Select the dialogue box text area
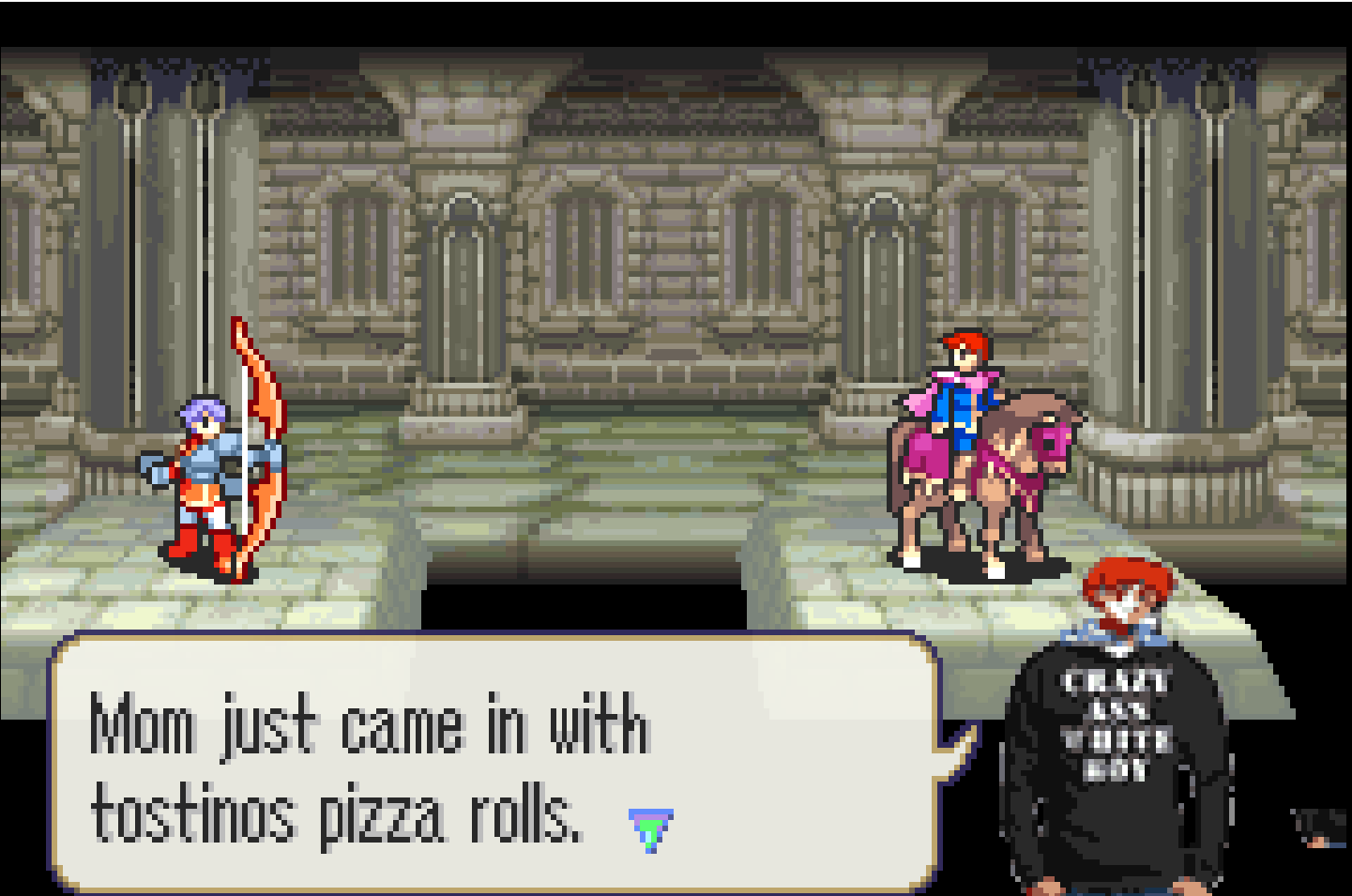Screen dimensions: 1352x896 (x=375, y=769)
